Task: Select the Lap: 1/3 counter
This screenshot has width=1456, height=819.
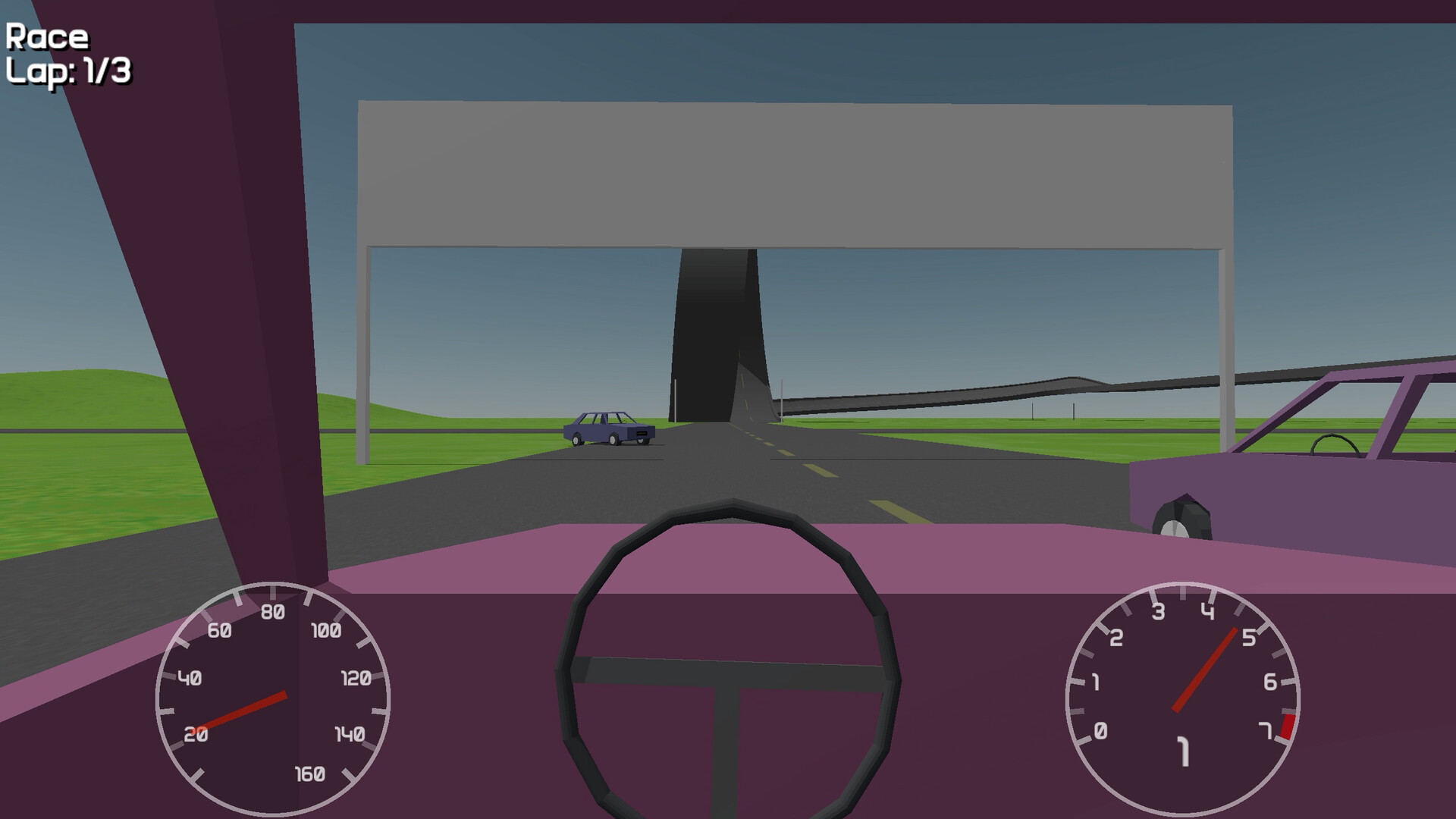Action: point(68,72)
